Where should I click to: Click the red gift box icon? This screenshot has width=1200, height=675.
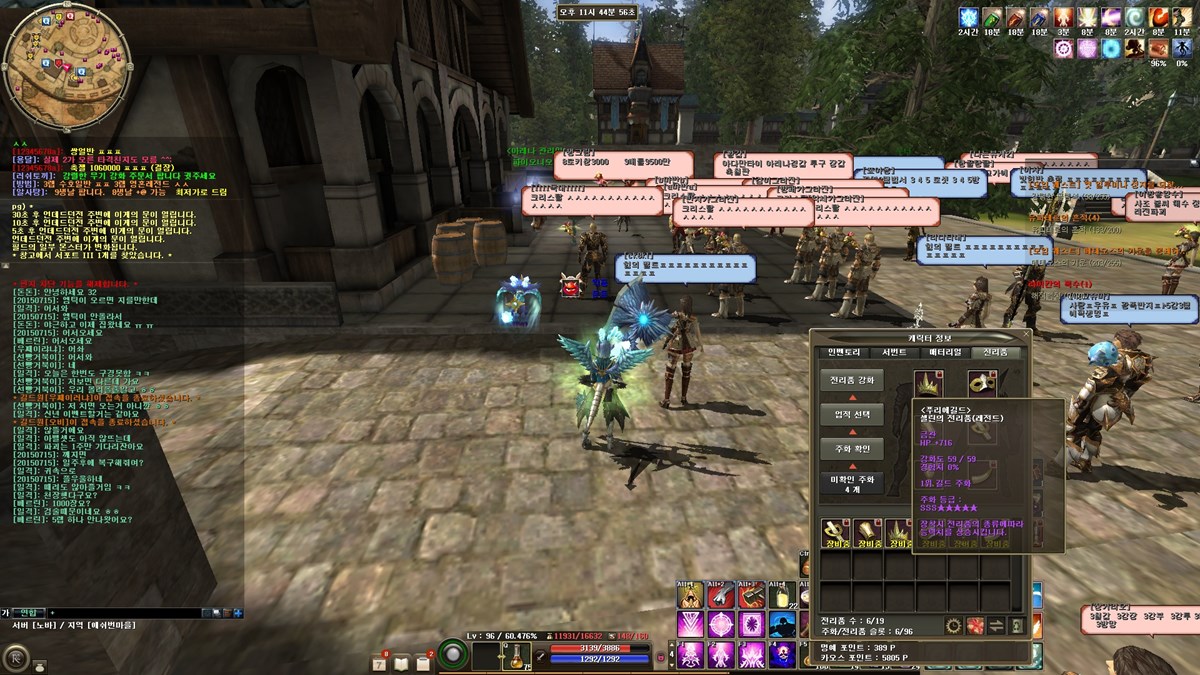coord(975,626)
